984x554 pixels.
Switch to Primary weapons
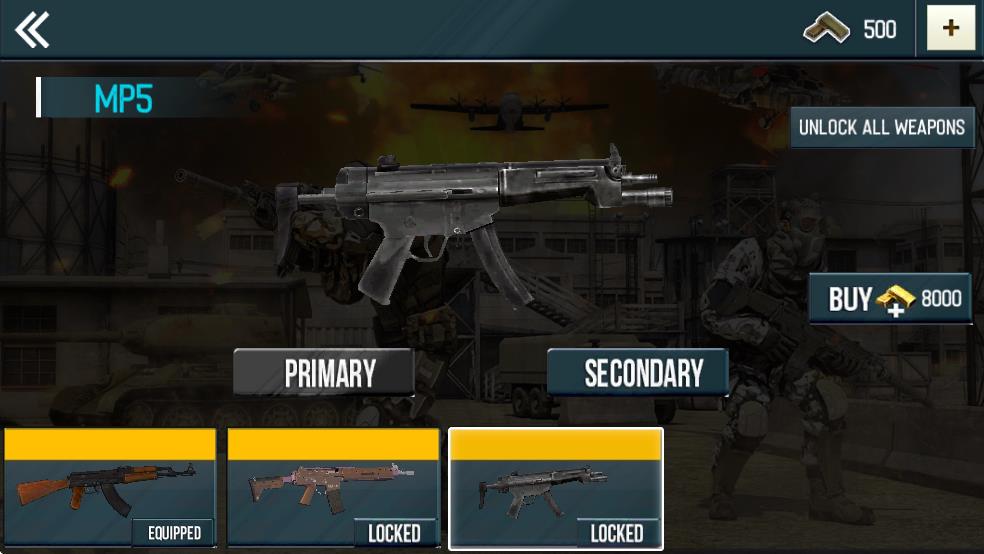[x=324, y=373]
